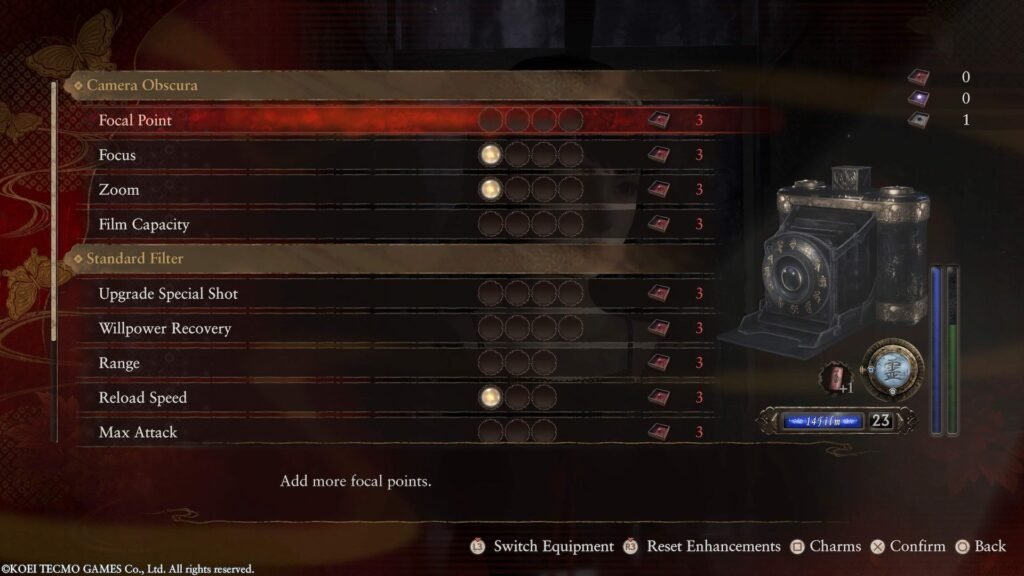Select the Max Attack upgrade
This screenshot has height=576, width=1024.
coord(138,432)
